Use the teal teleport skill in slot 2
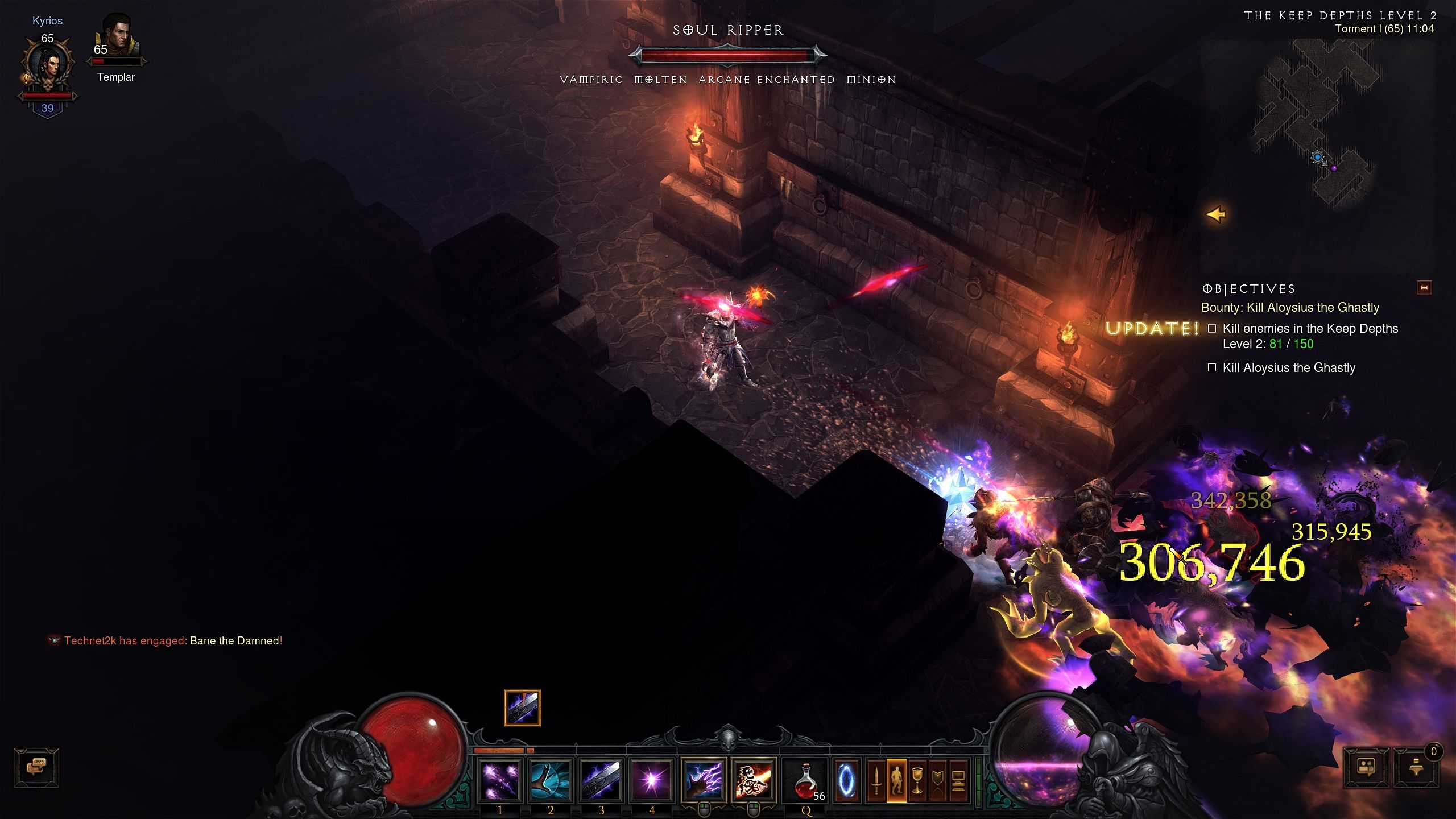 551,779
